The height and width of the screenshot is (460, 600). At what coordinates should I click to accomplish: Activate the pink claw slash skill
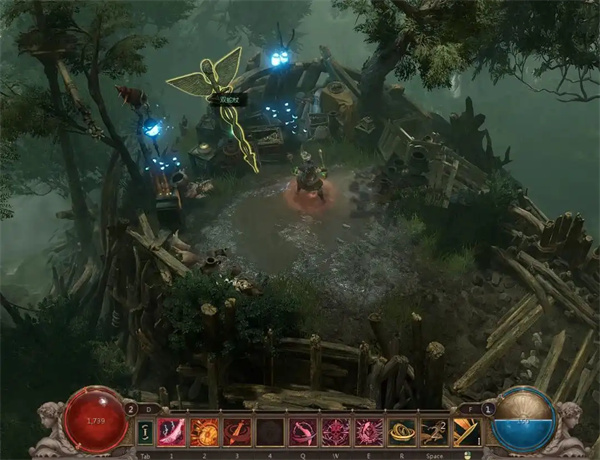tap(172, 431)
